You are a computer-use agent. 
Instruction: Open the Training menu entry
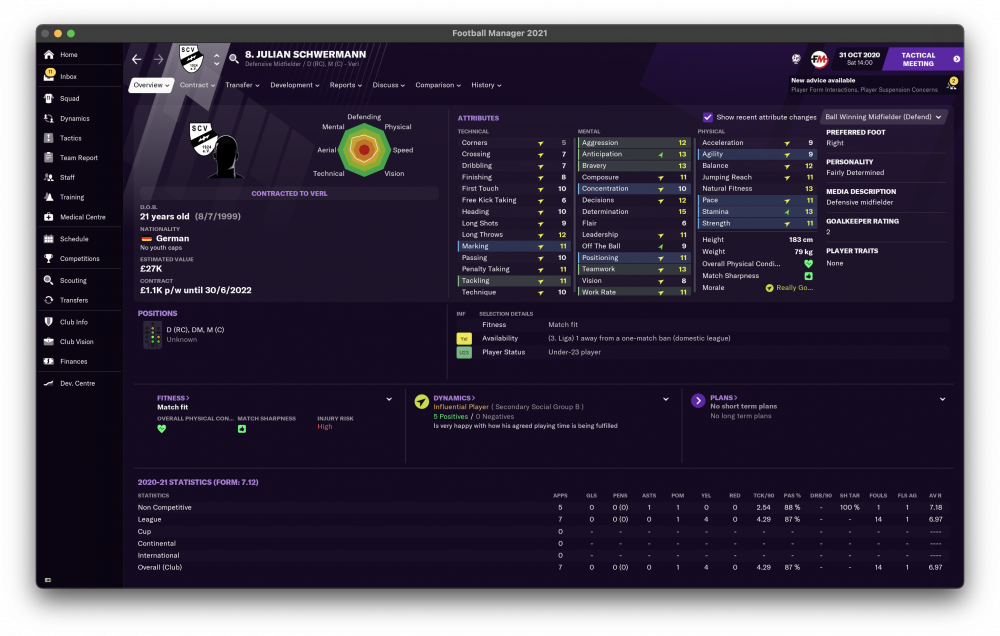click(x=71, y=197)
